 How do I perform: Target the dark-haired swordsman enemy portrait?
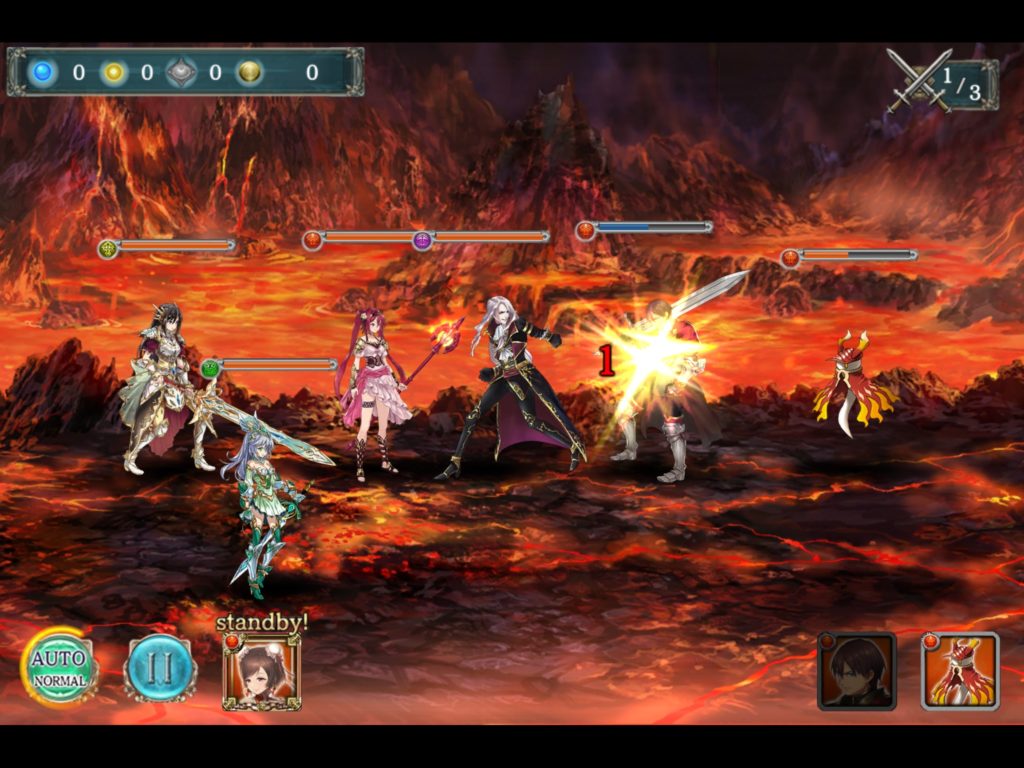tap(857, 671)
